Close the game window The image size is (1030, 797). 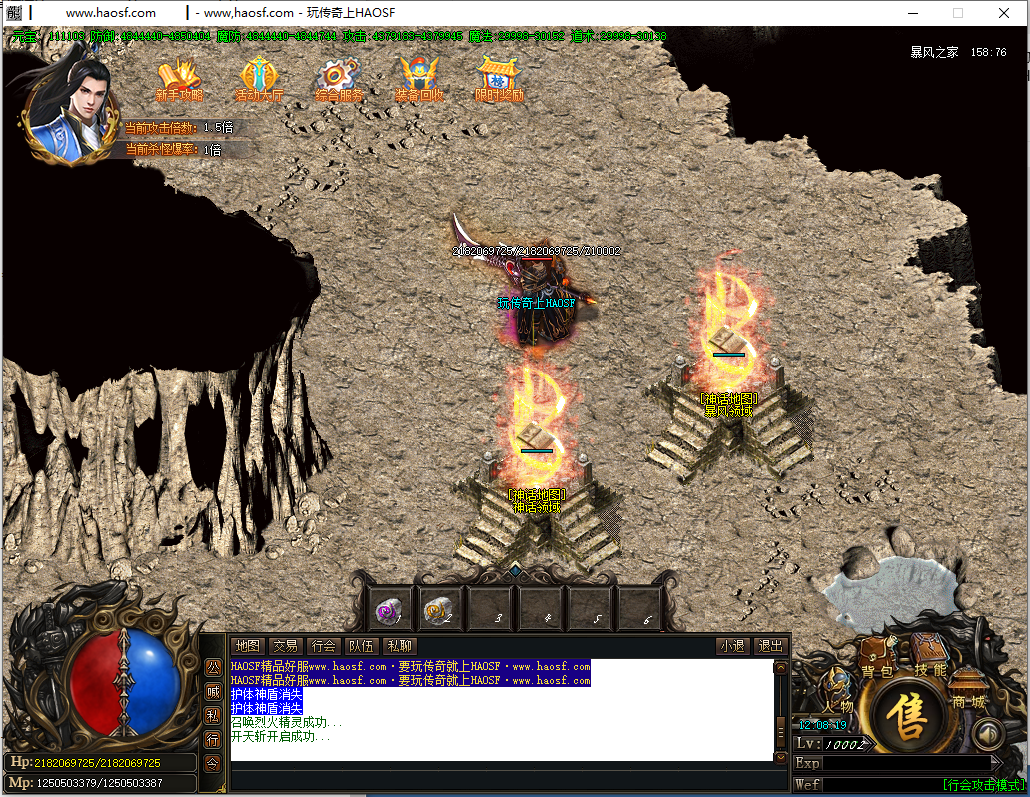pyautogui.click(x=1004, y=13)
